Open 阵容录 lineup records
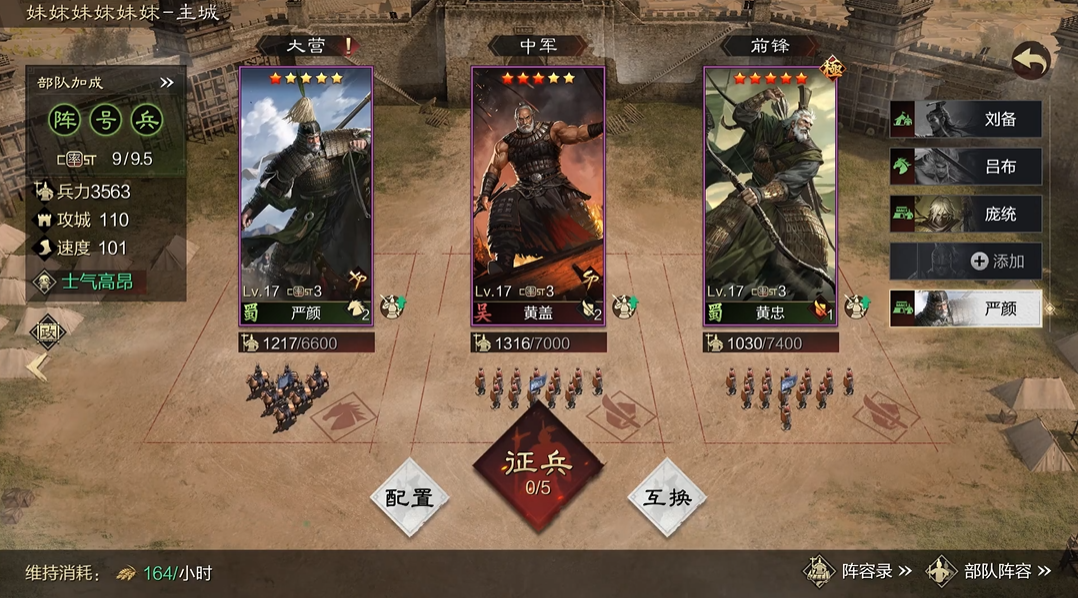This screenshot has width=1078, height=598. click(x=859, y=572)
